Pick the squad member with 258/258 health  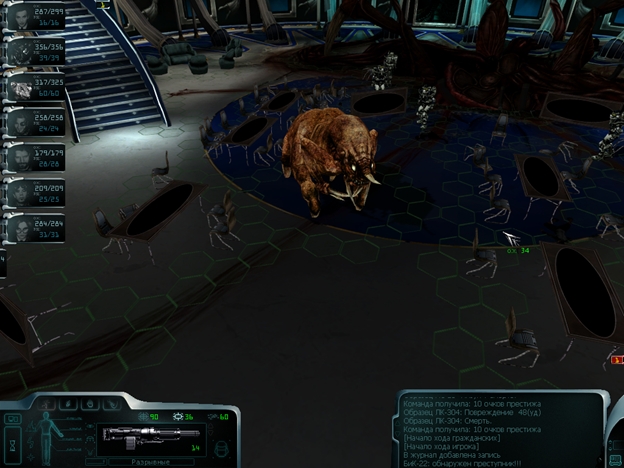click(x=22, y=123)
